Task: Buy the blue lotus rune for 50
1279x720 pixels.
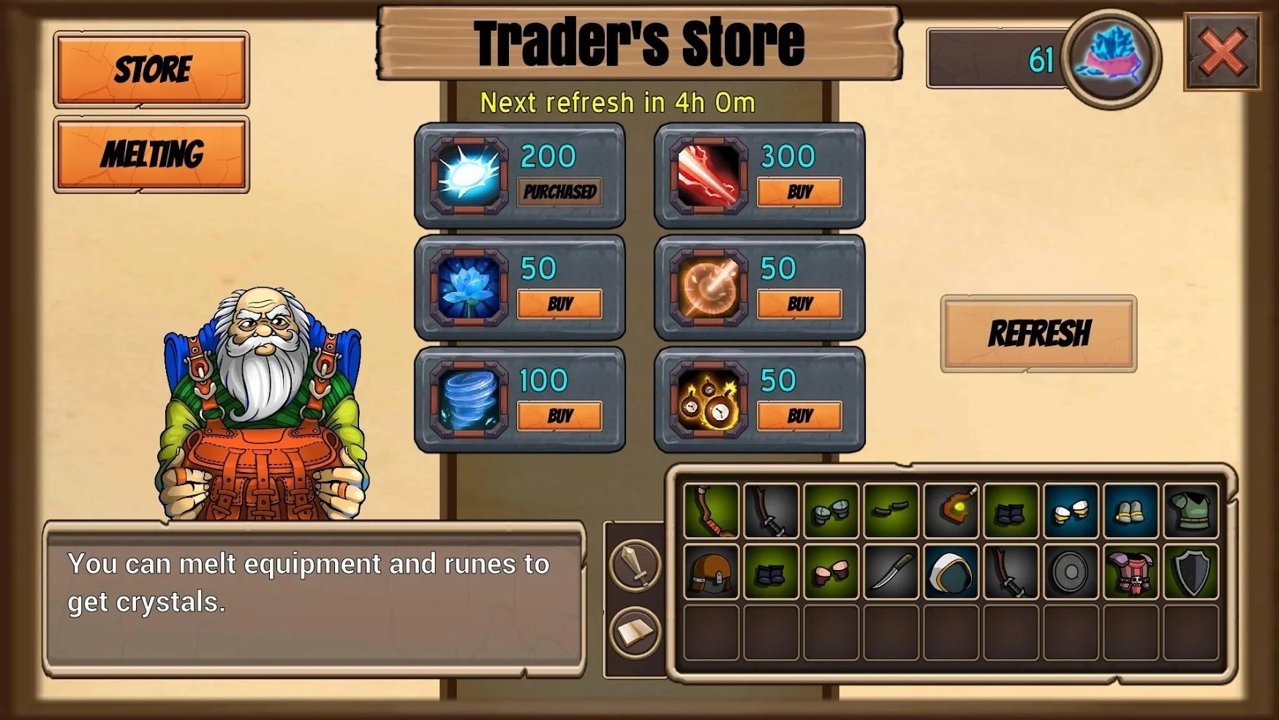Action: tap(559, 304)
